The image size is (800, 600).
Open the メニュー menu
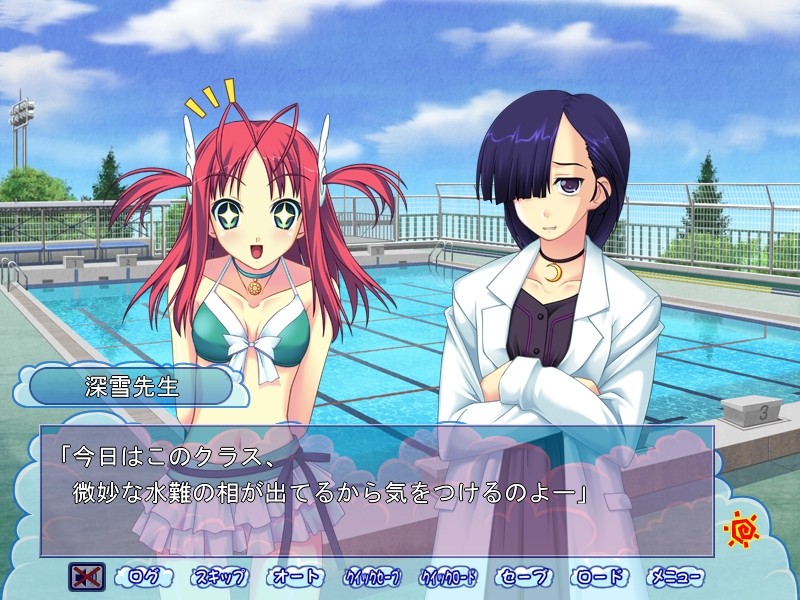pos(676,577)
